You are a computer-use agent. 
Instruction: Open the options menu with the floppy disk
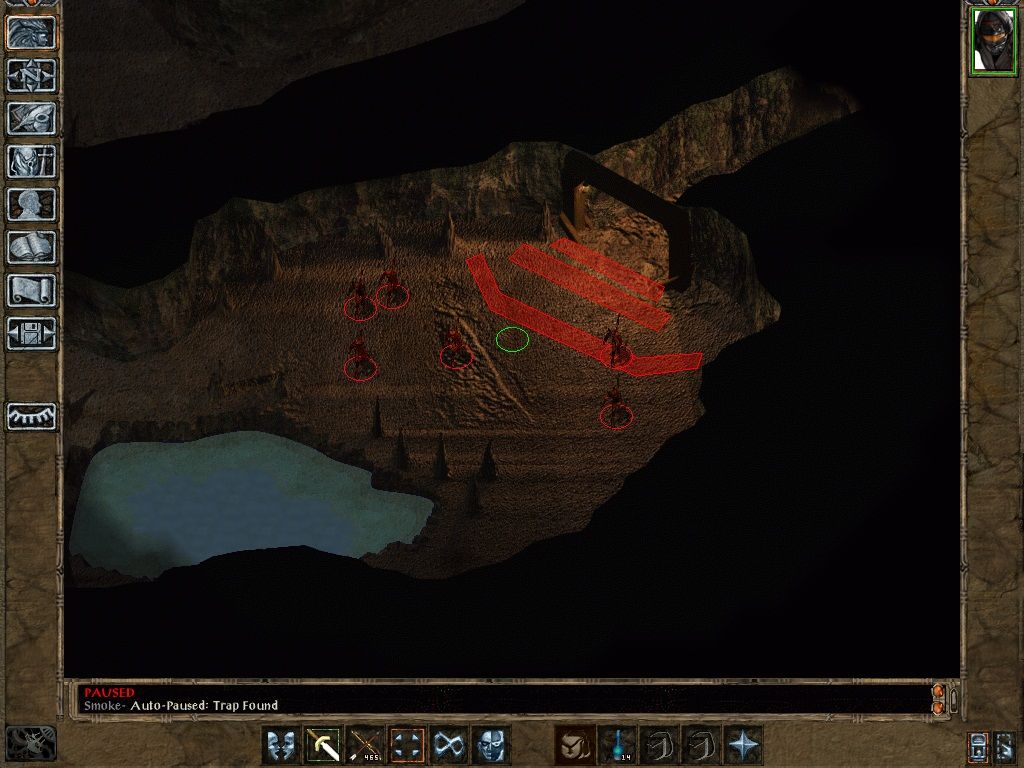tap(31, 333)
